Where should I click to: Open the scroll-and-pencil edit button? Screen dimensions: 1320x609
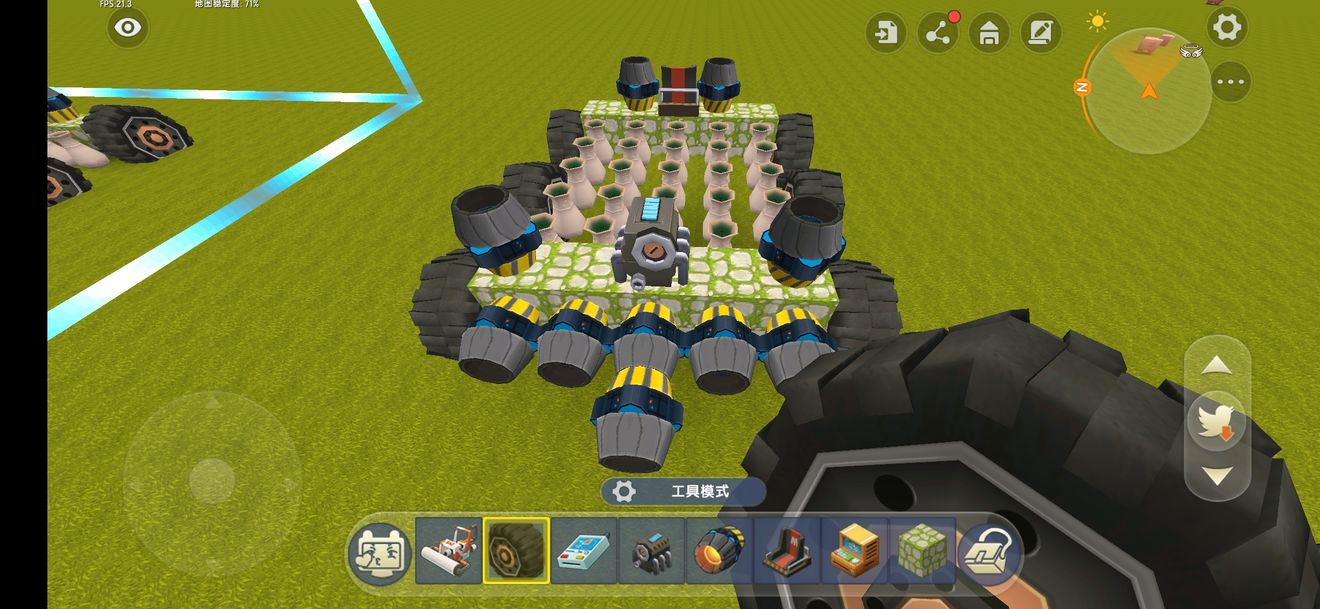[x=1041, y=33]
